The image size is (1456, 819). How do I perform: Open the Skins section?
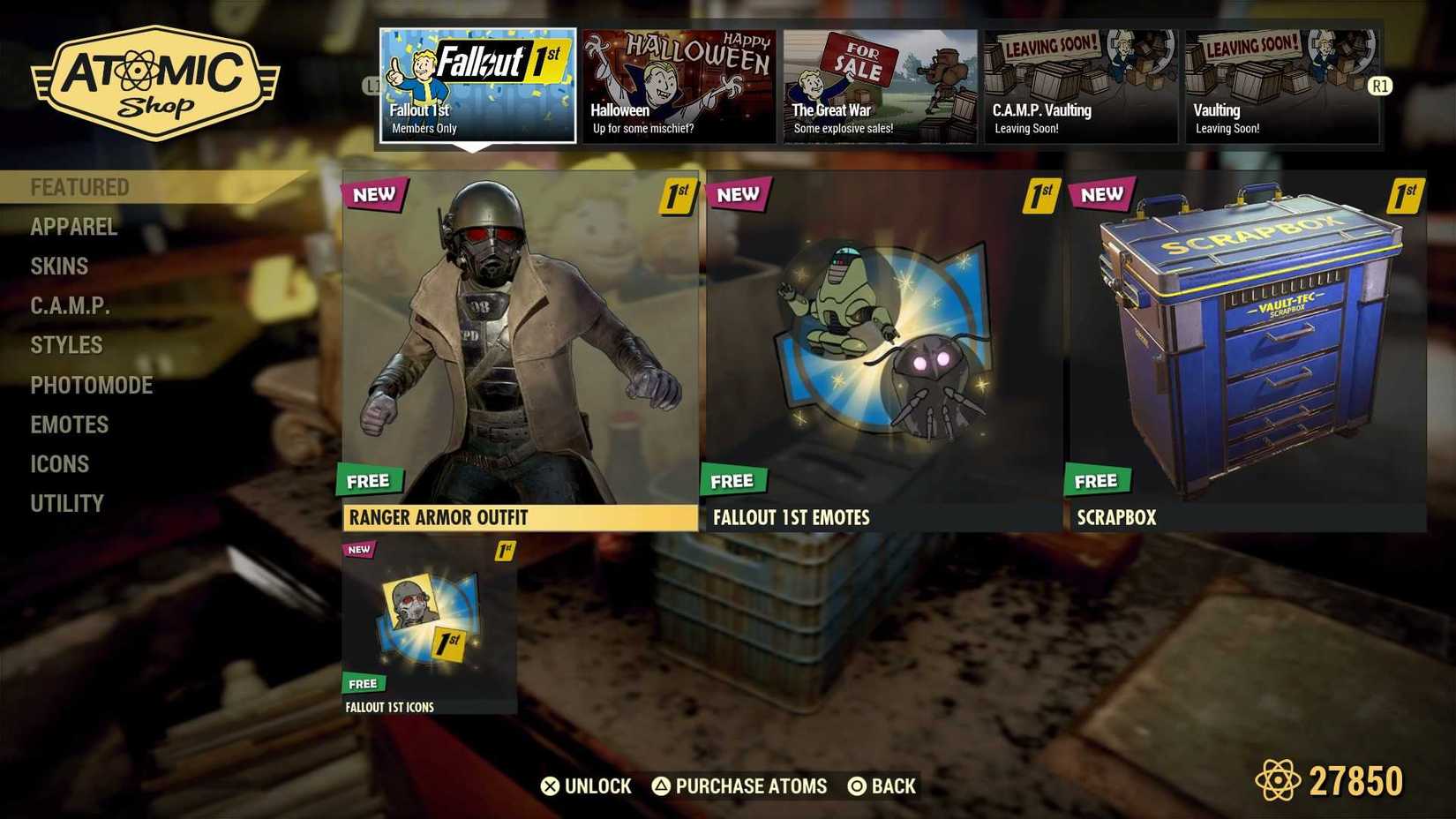58,267
